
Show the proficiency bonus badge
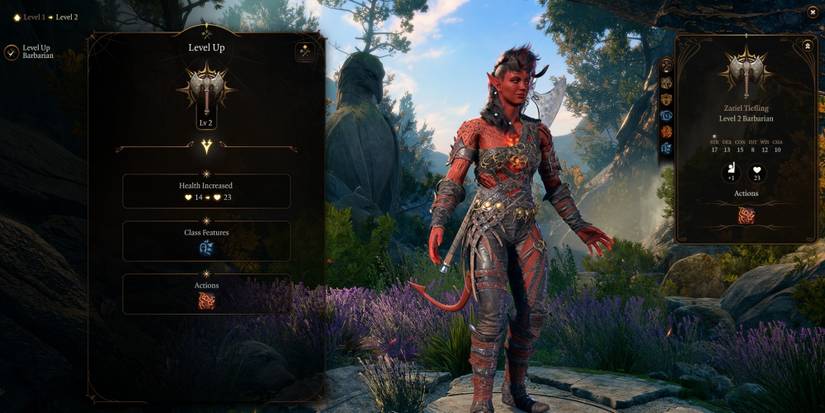[x=730, y=171]
